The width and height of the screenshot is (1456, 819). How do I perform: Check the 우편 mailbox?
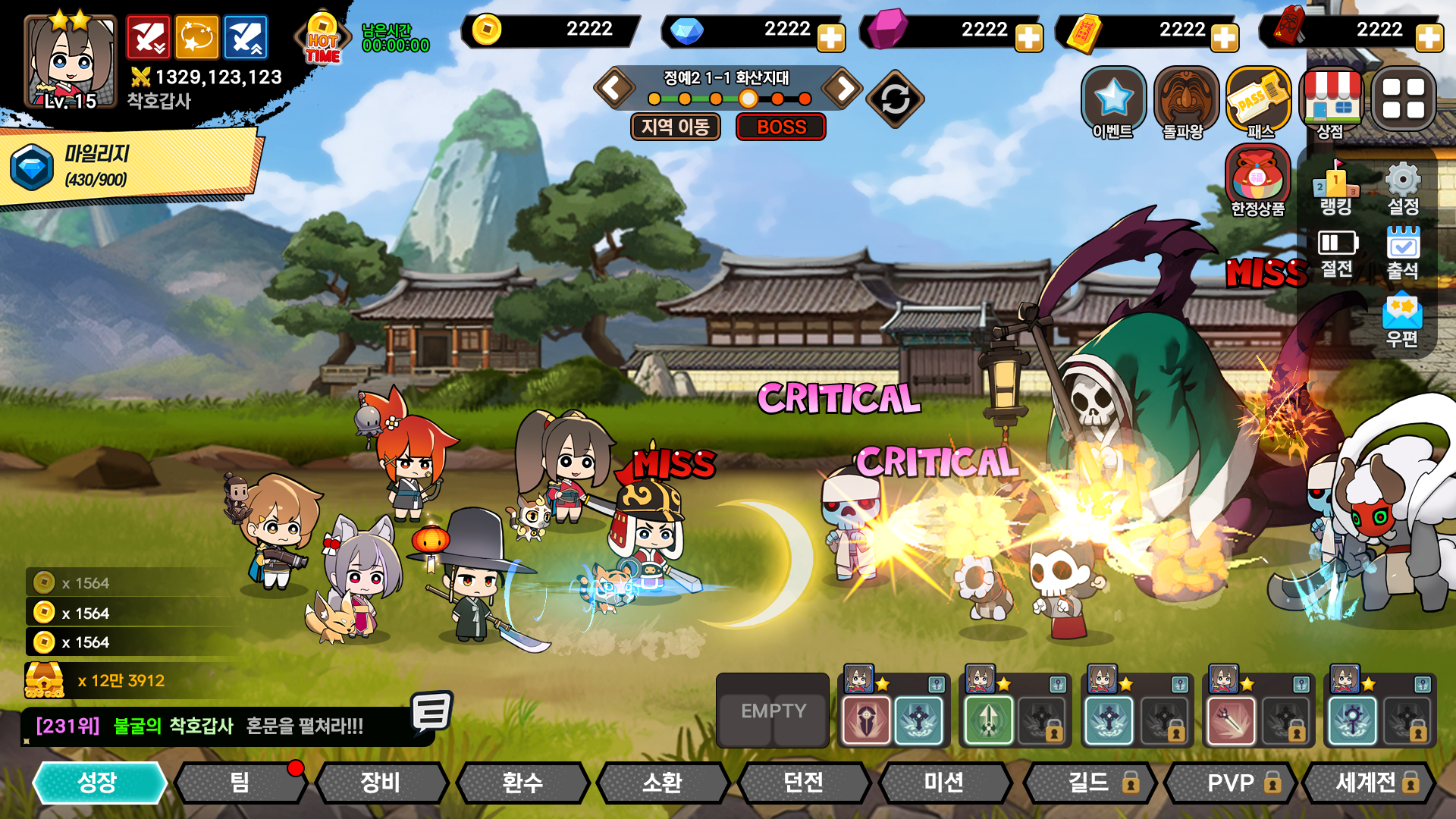tap(1402, 320)
